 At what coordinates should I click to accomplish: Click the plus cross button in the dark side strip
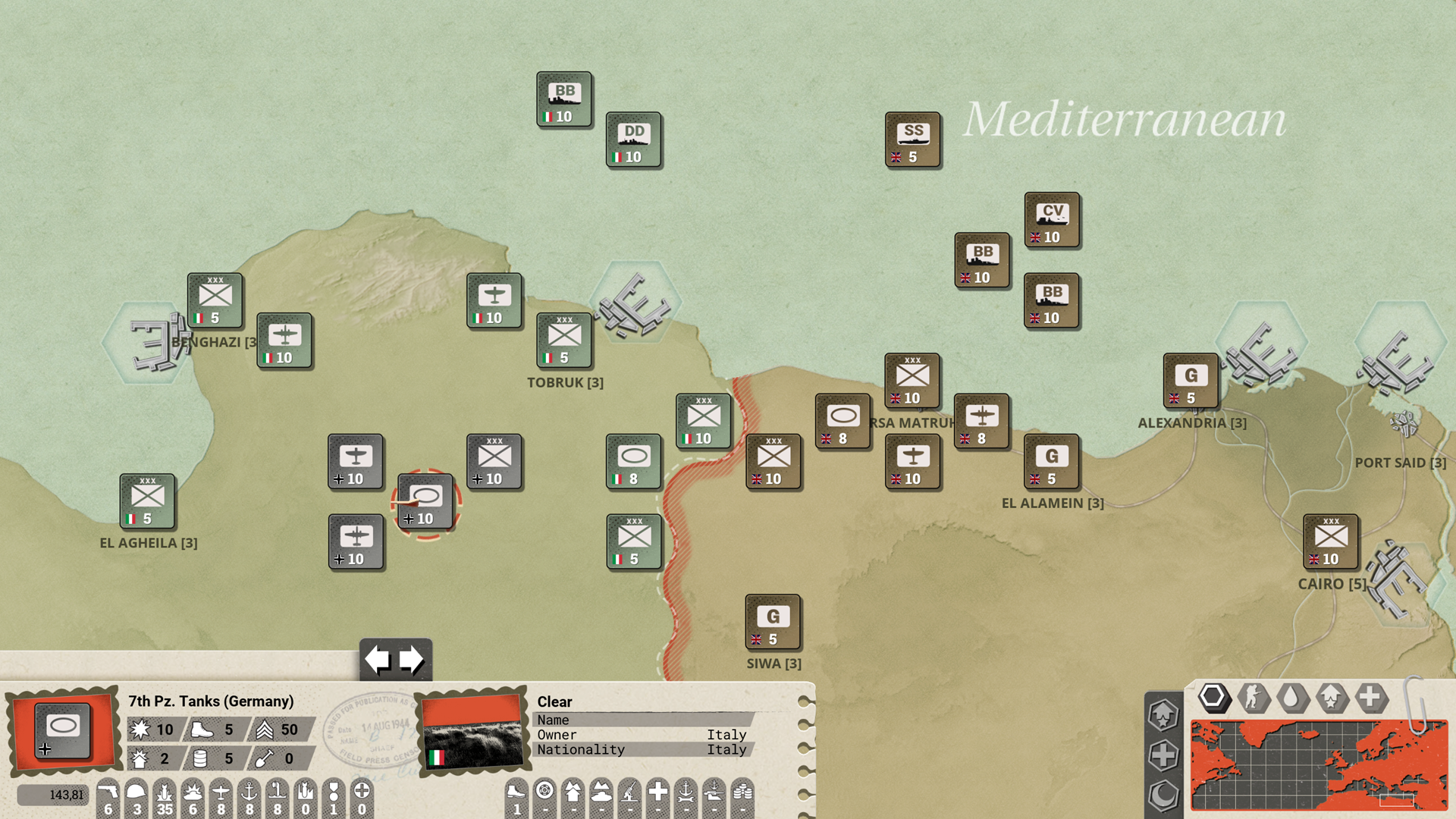(1163, 755)
